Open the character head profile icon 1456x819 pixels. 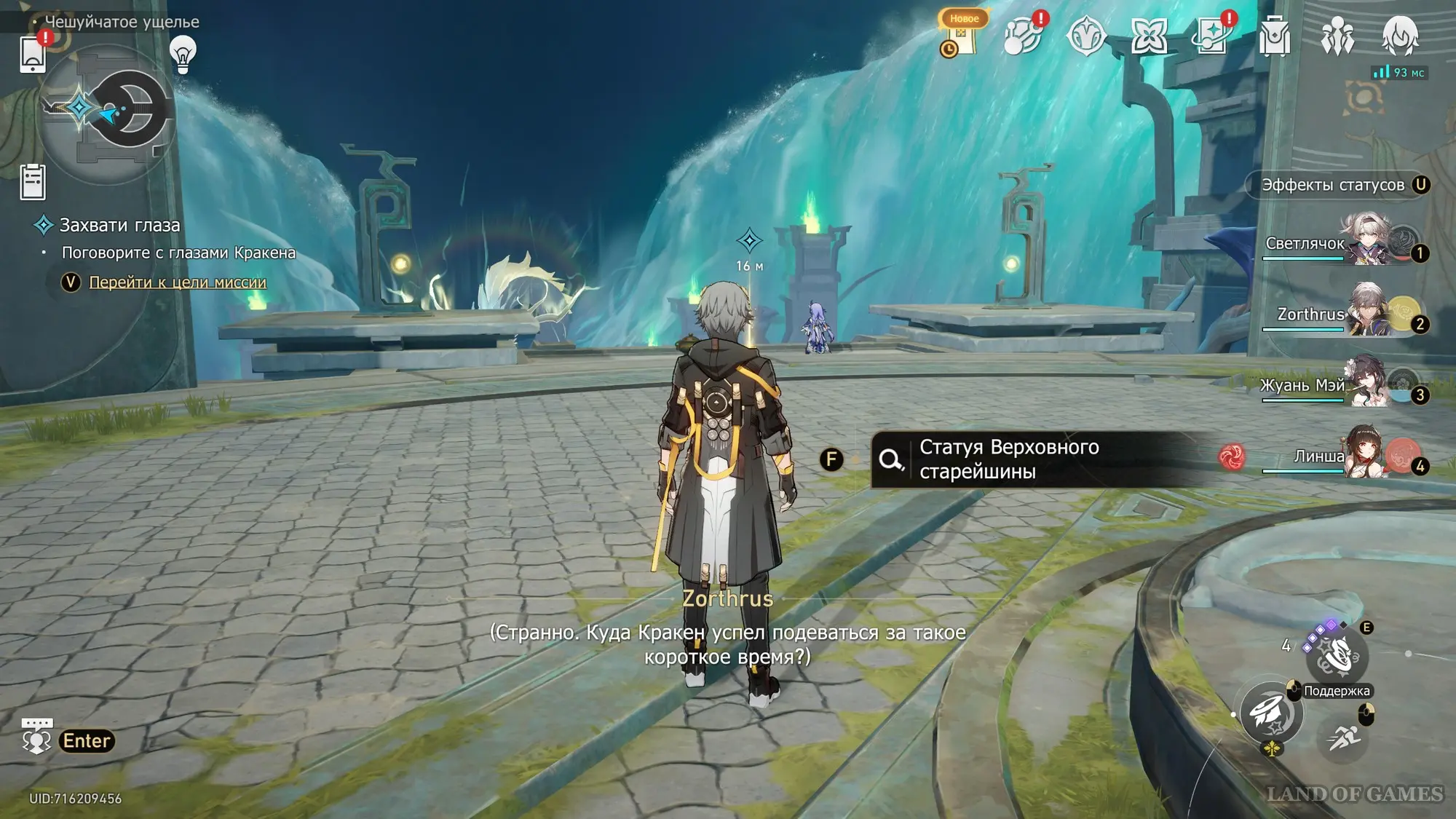pyautogui.click(x=1400, y=36)
